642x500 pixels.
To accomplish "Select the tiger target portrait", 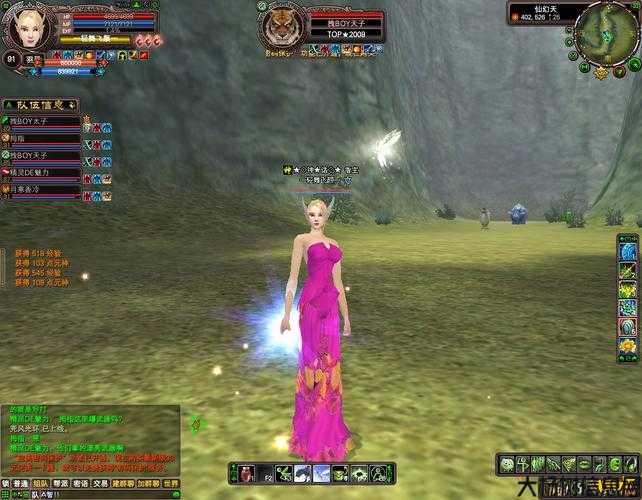I will 280,22.
